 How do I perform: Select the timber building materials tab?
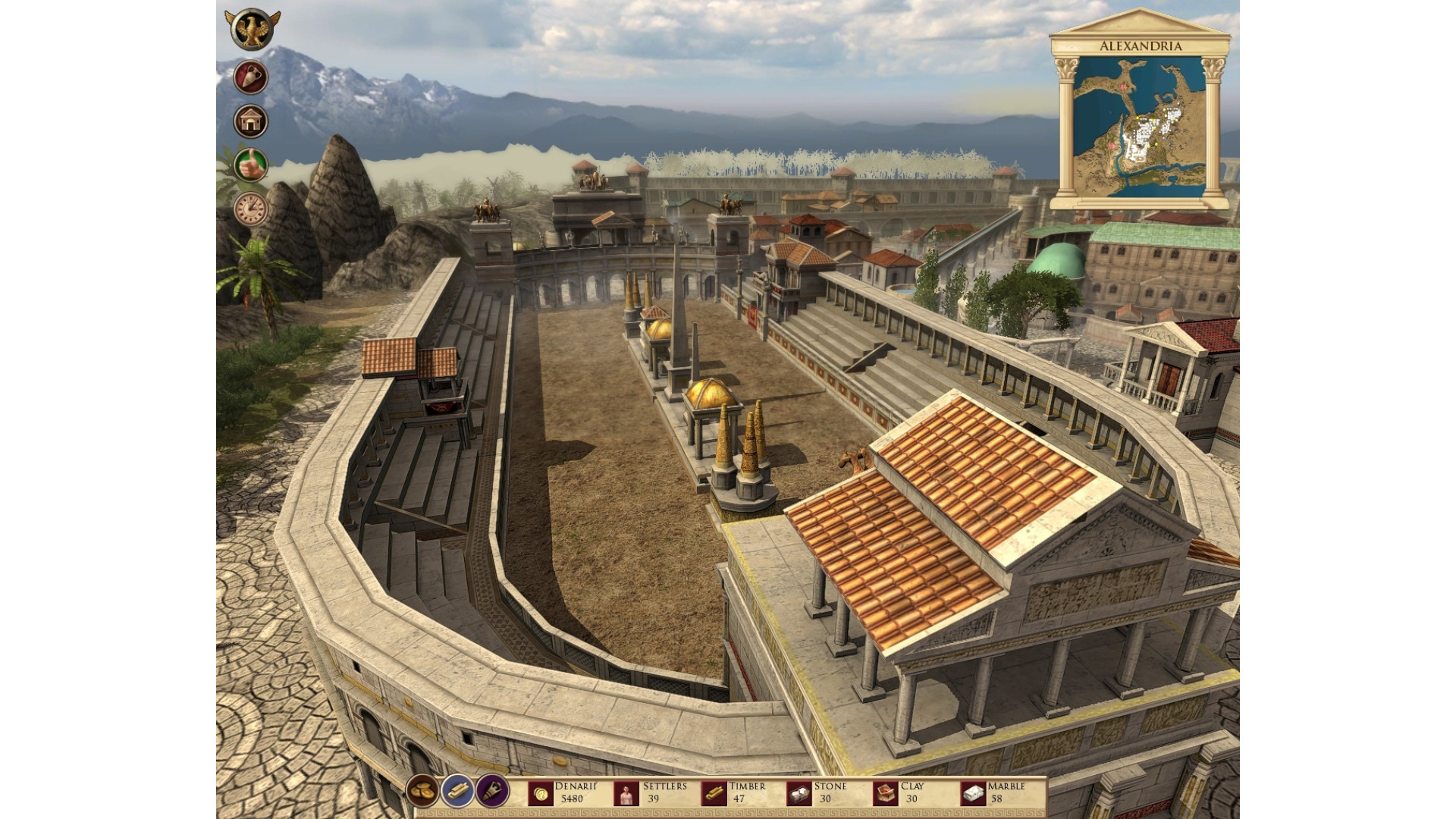click(x=457, y=792)
